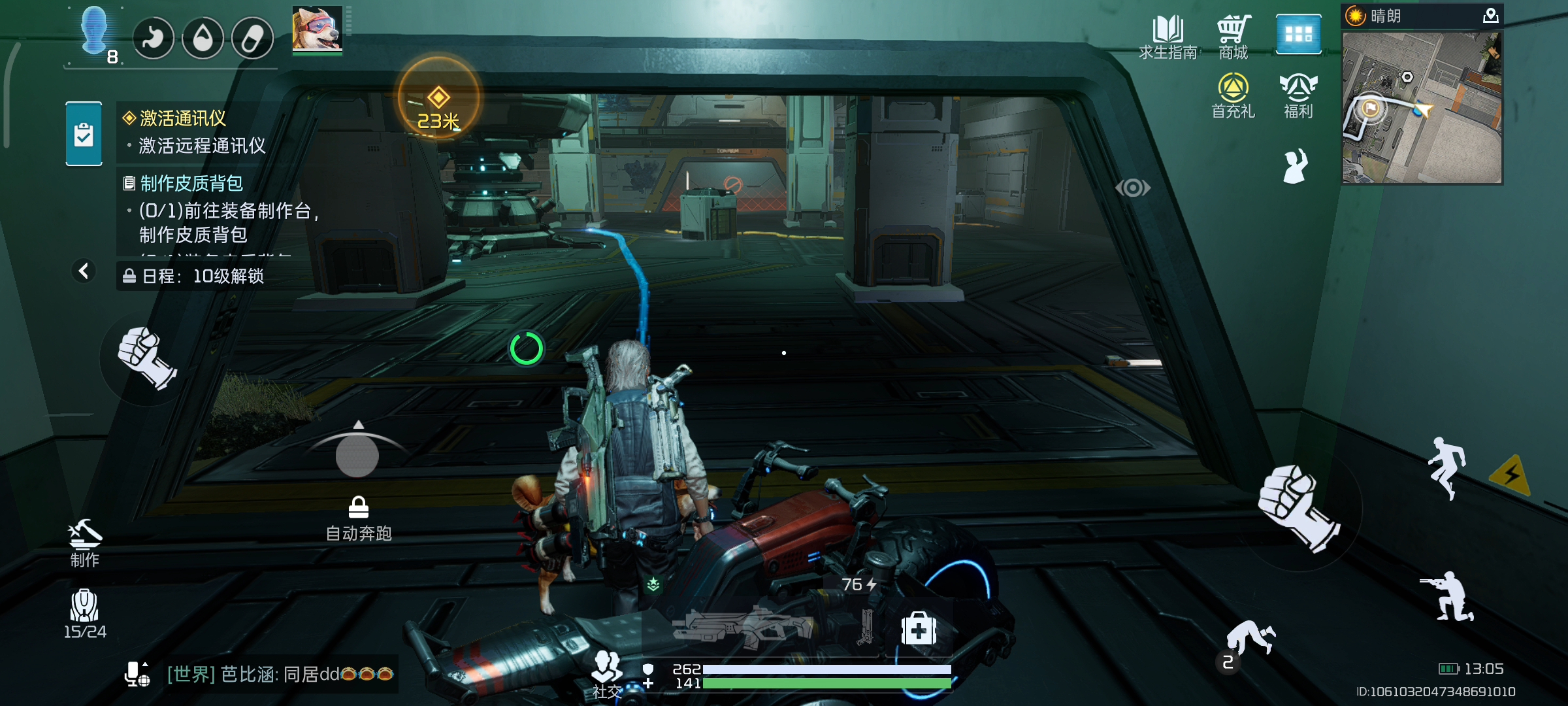Open the minimap
Screen dimensions: 1568x706
click(x=1422, y=108)
